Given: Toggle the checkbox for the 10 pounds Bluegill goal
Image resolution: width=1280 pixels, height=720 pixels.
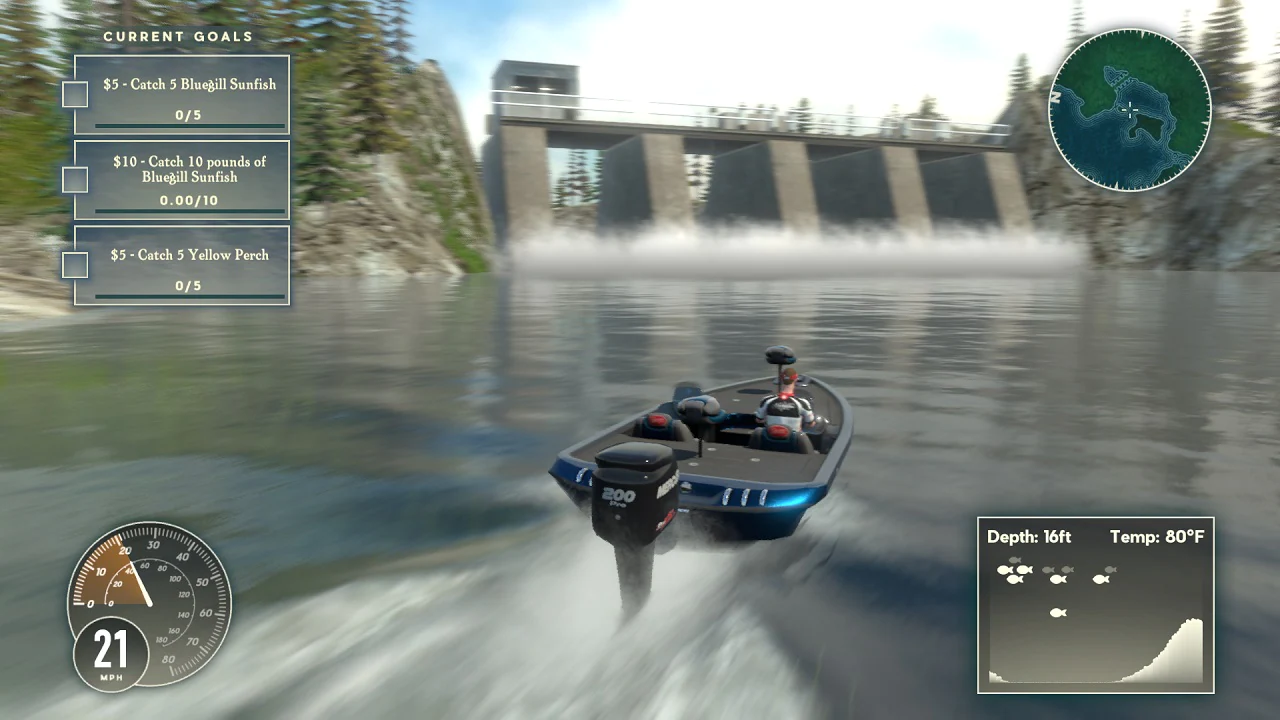Looking at the screenshot, I should (x=74, y=180).
